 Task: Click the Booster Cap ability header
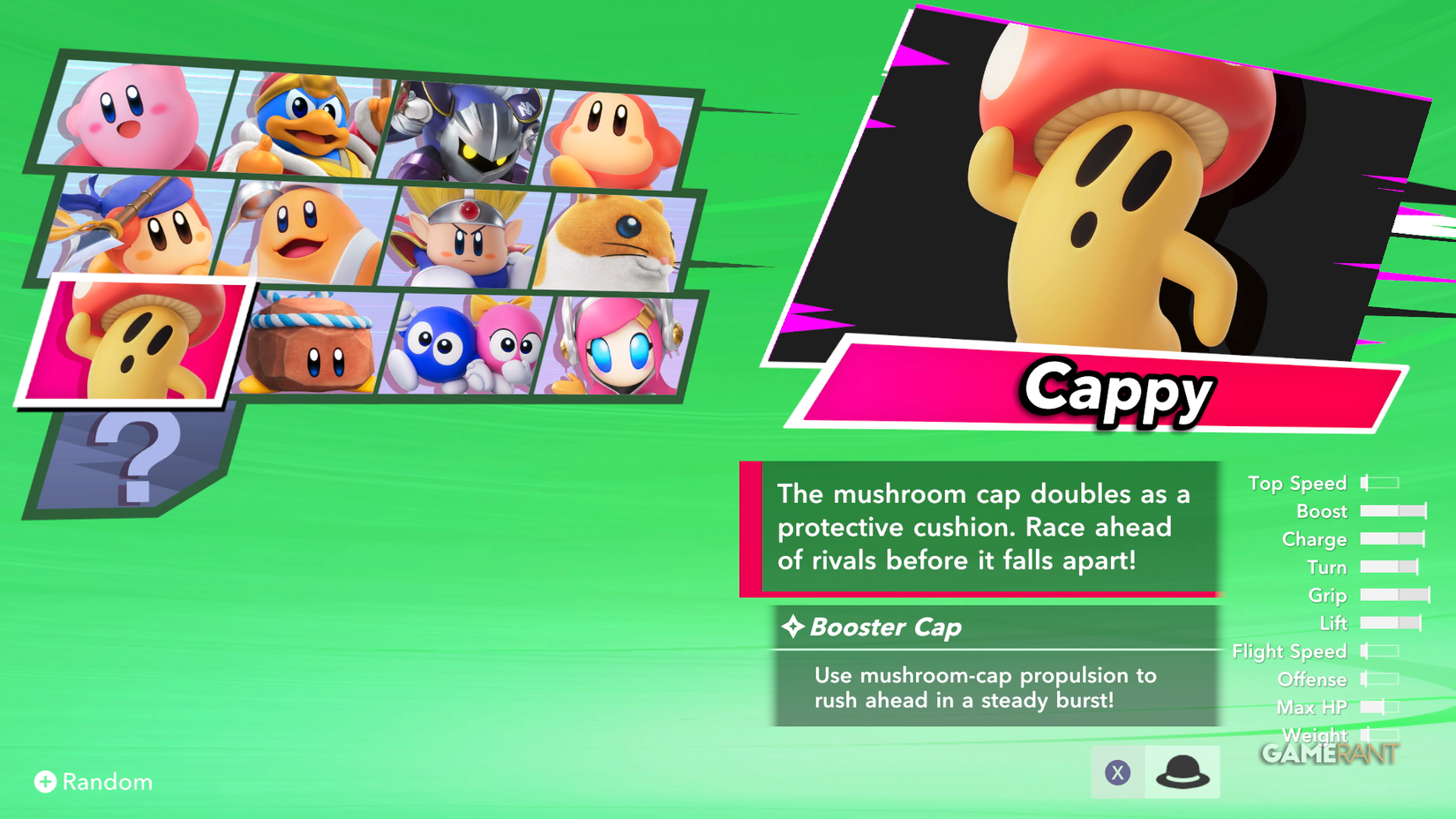pos(882,627)
